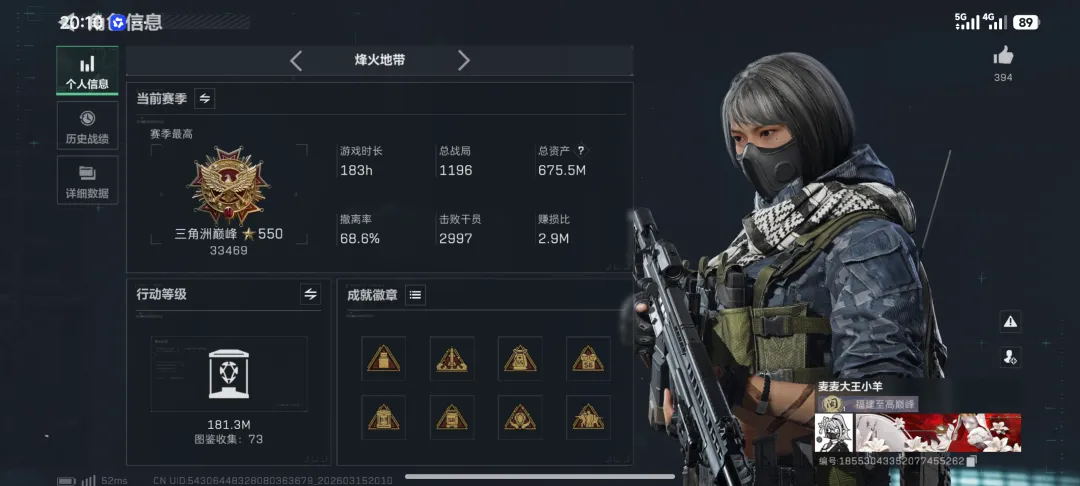Select the player name card banner
Image resolution: width=1080 pixels, height=486 pixels.
tap(919, 432)
